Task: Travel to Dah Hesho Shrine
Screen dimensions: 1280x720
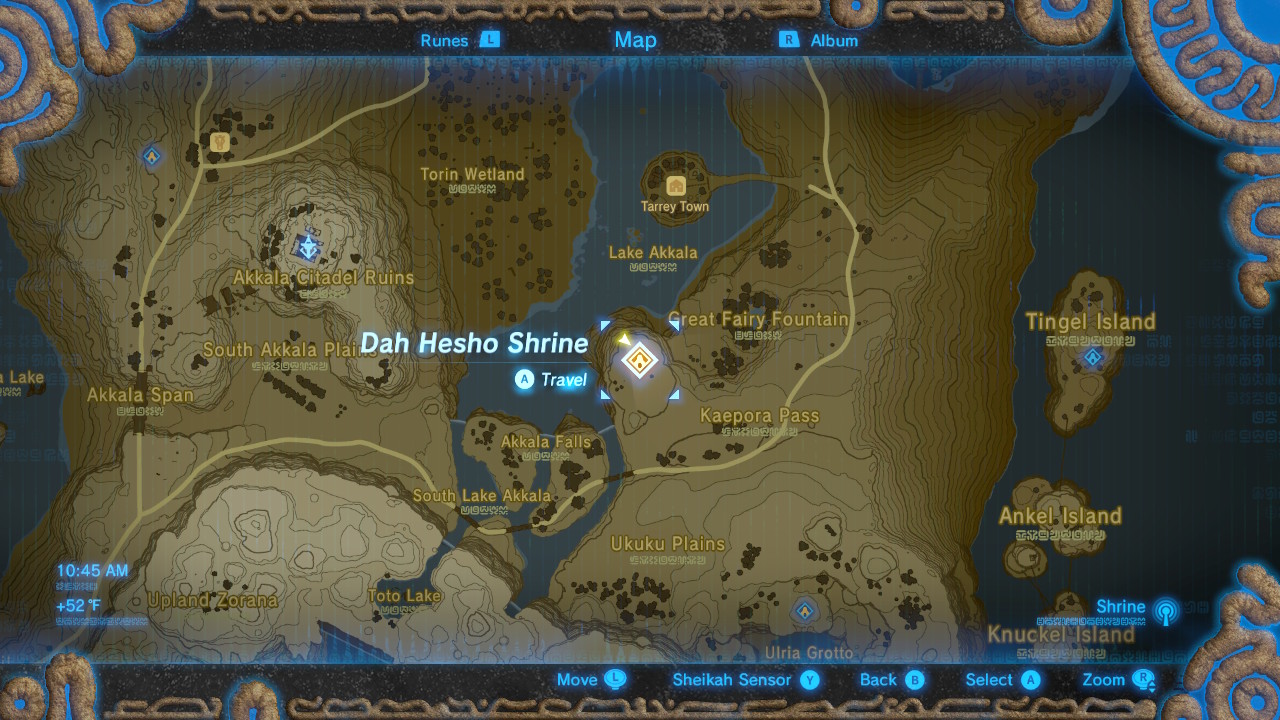Action: (x=563, y=381)
